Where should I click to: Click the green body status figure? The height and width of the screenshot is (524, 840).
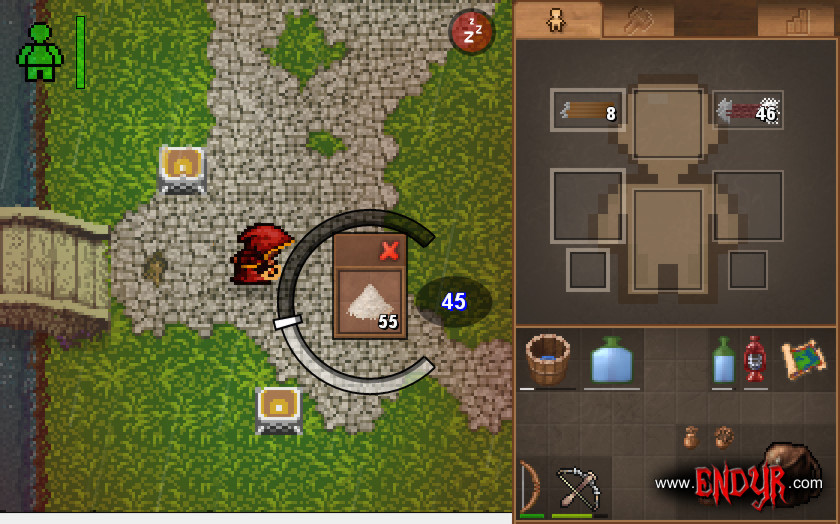pos(40,53)
